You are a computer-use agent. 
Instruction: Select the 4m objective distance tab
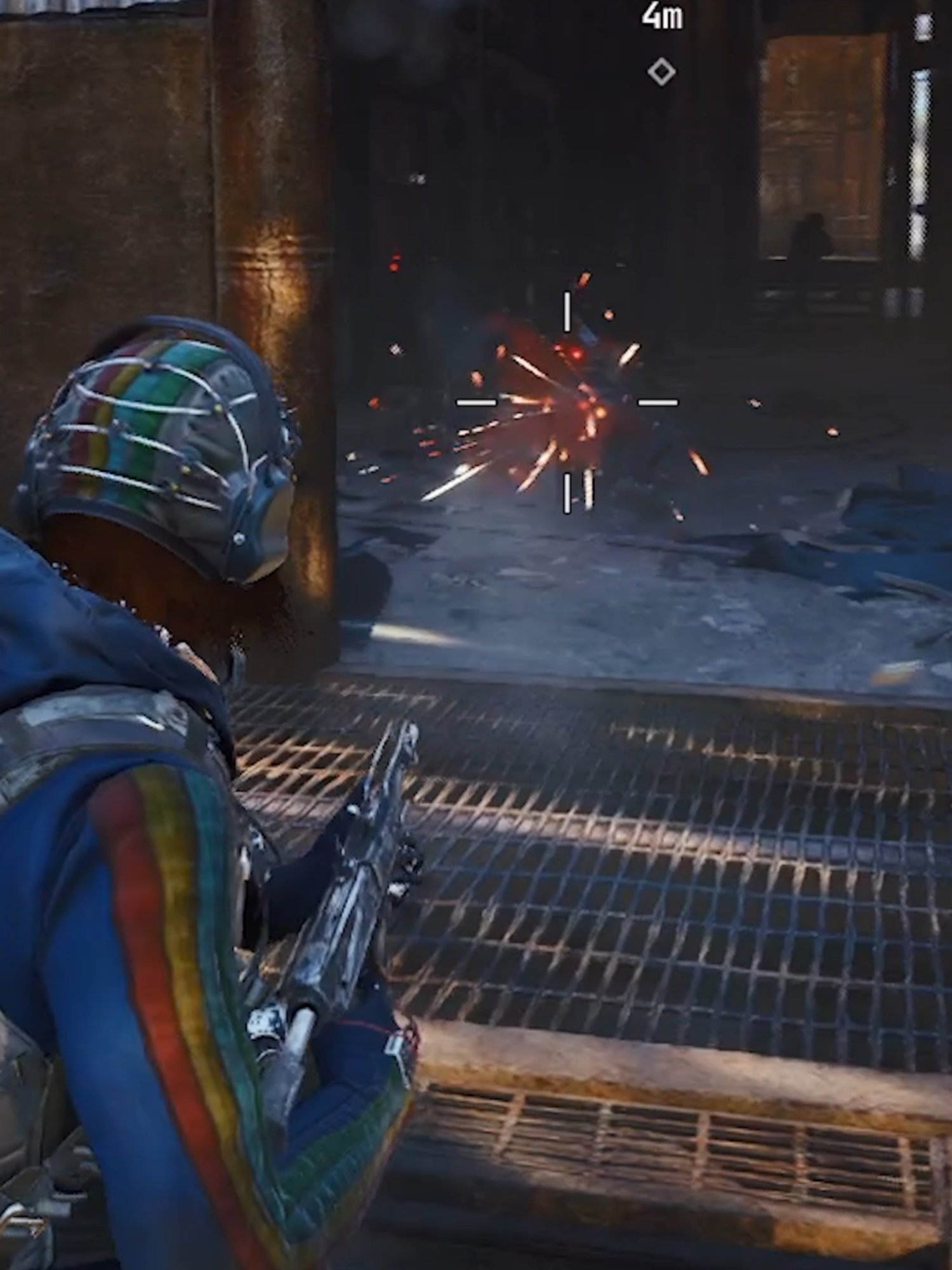tap(662, 16)
